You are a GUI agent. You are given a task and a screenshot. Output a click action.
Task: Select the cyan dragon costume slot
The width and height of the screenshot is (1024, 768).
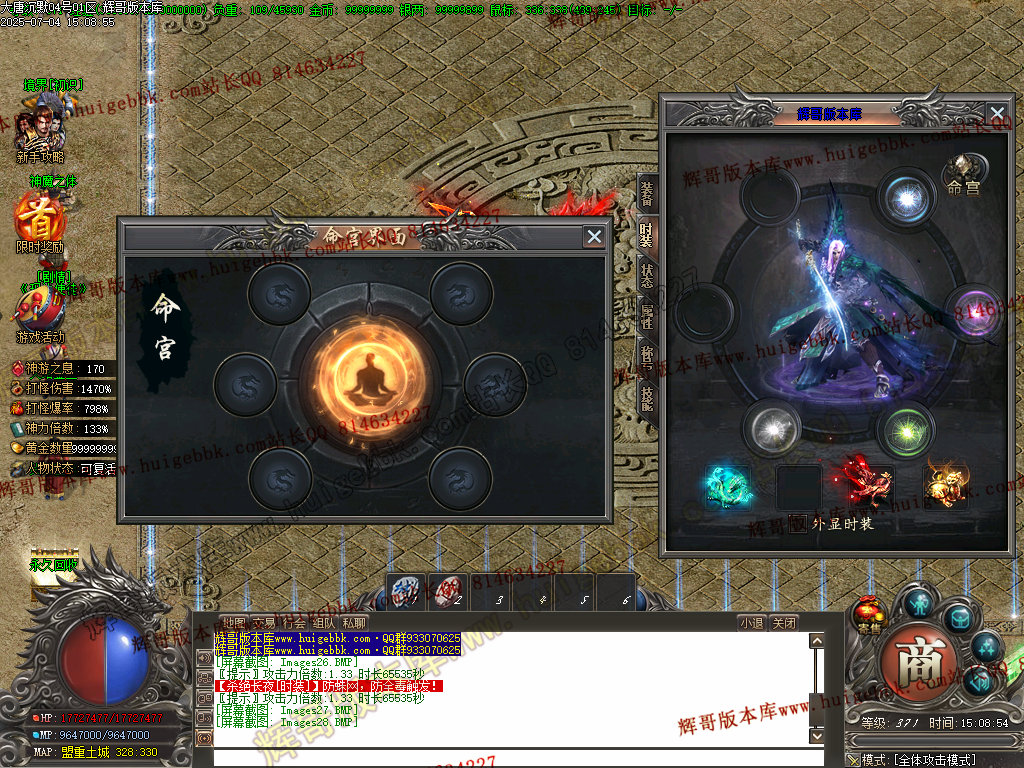tap(727, 486)
